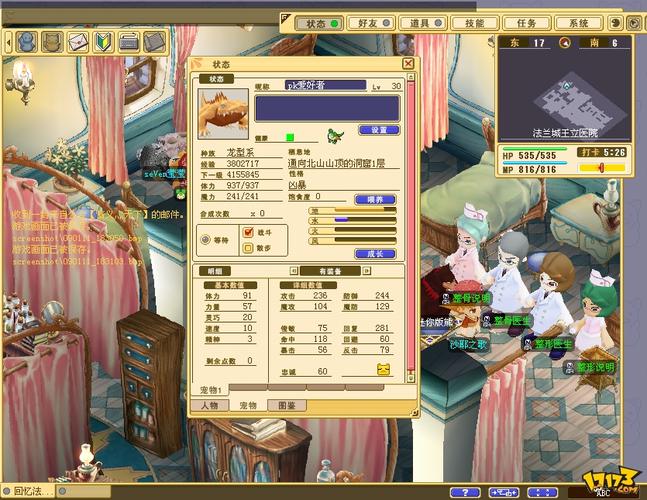Image resolution: width=647 pixels, height=500 pixels.
Task: Click the 喂养 (Feed) button
Action: click(375, 199)
